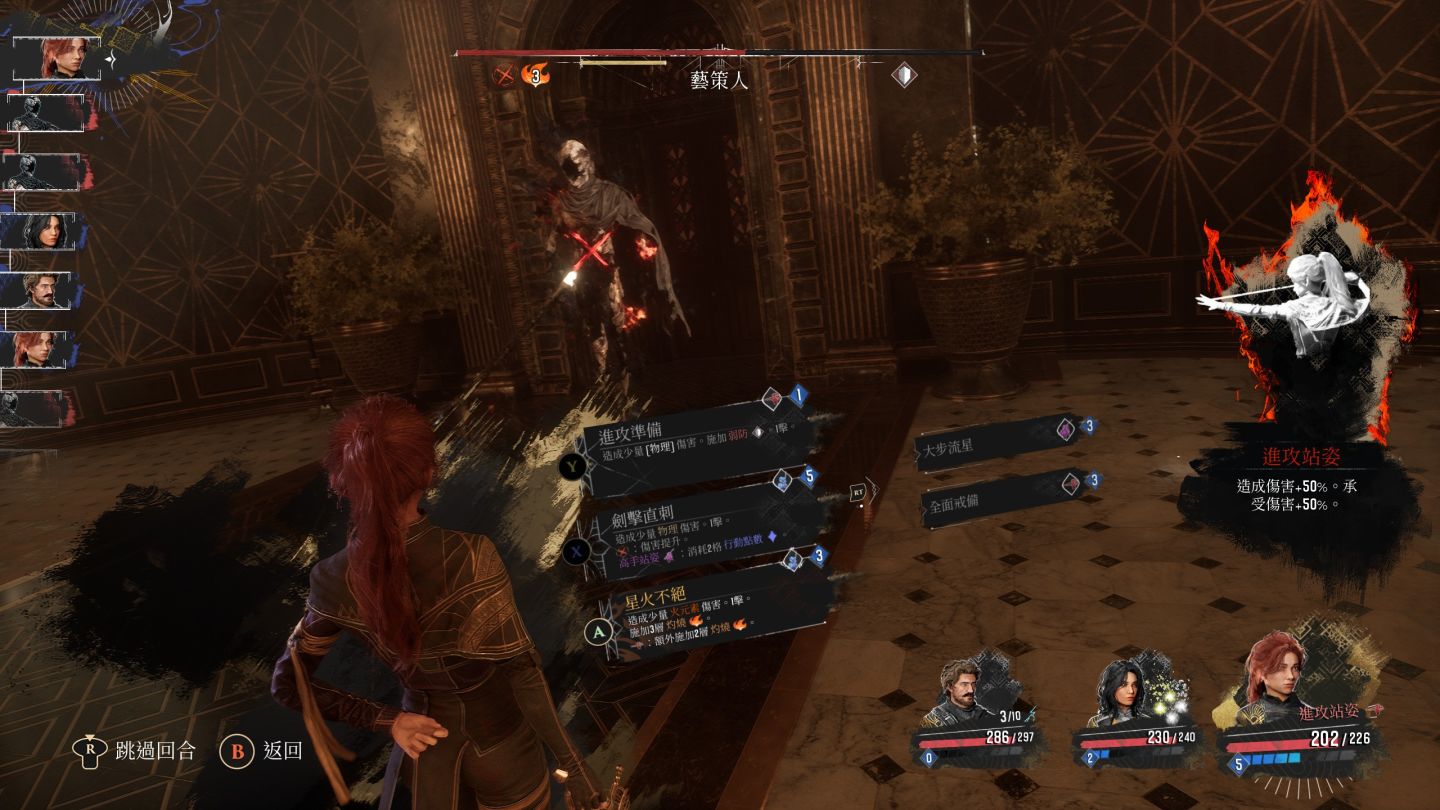Click the dark-haired woman in the turn order
Screen dimensions: 1440x810
pos(44,231)
